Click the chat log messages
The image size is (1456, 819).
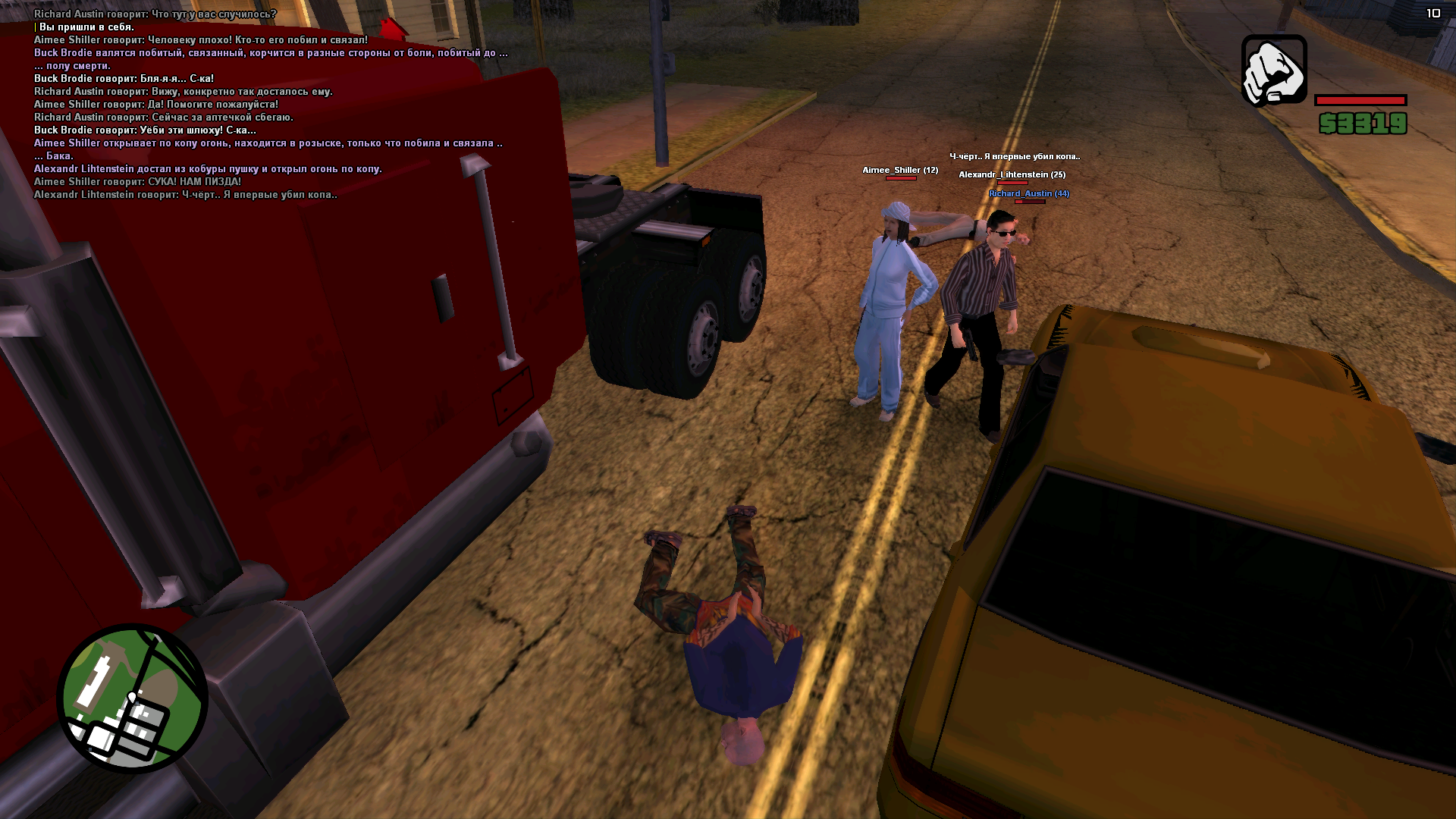(x=269, y=104)
